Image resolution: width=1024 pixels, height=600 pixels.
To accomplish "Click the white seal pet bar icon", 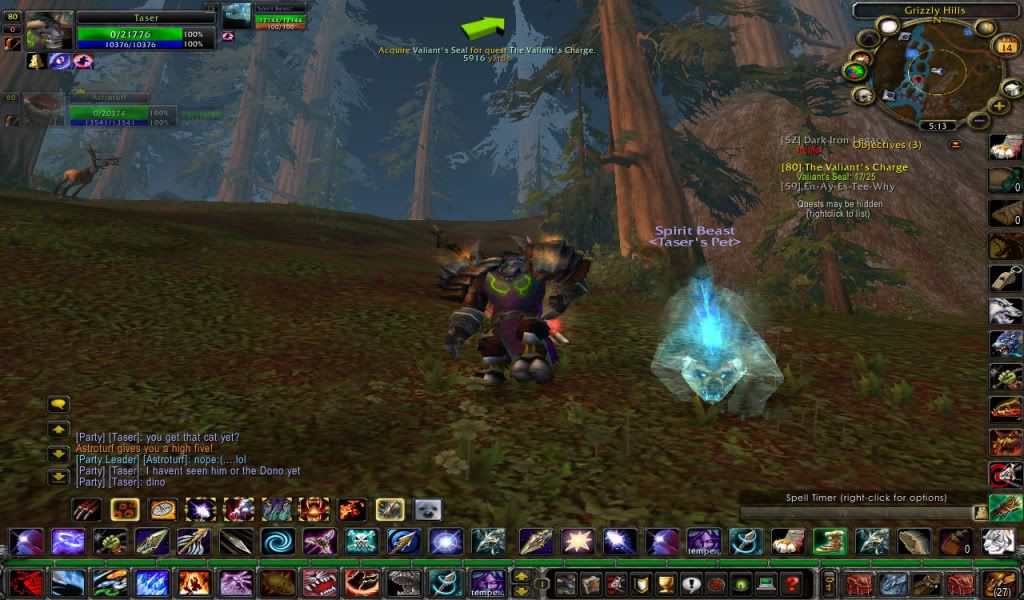I will pos(428,510).
